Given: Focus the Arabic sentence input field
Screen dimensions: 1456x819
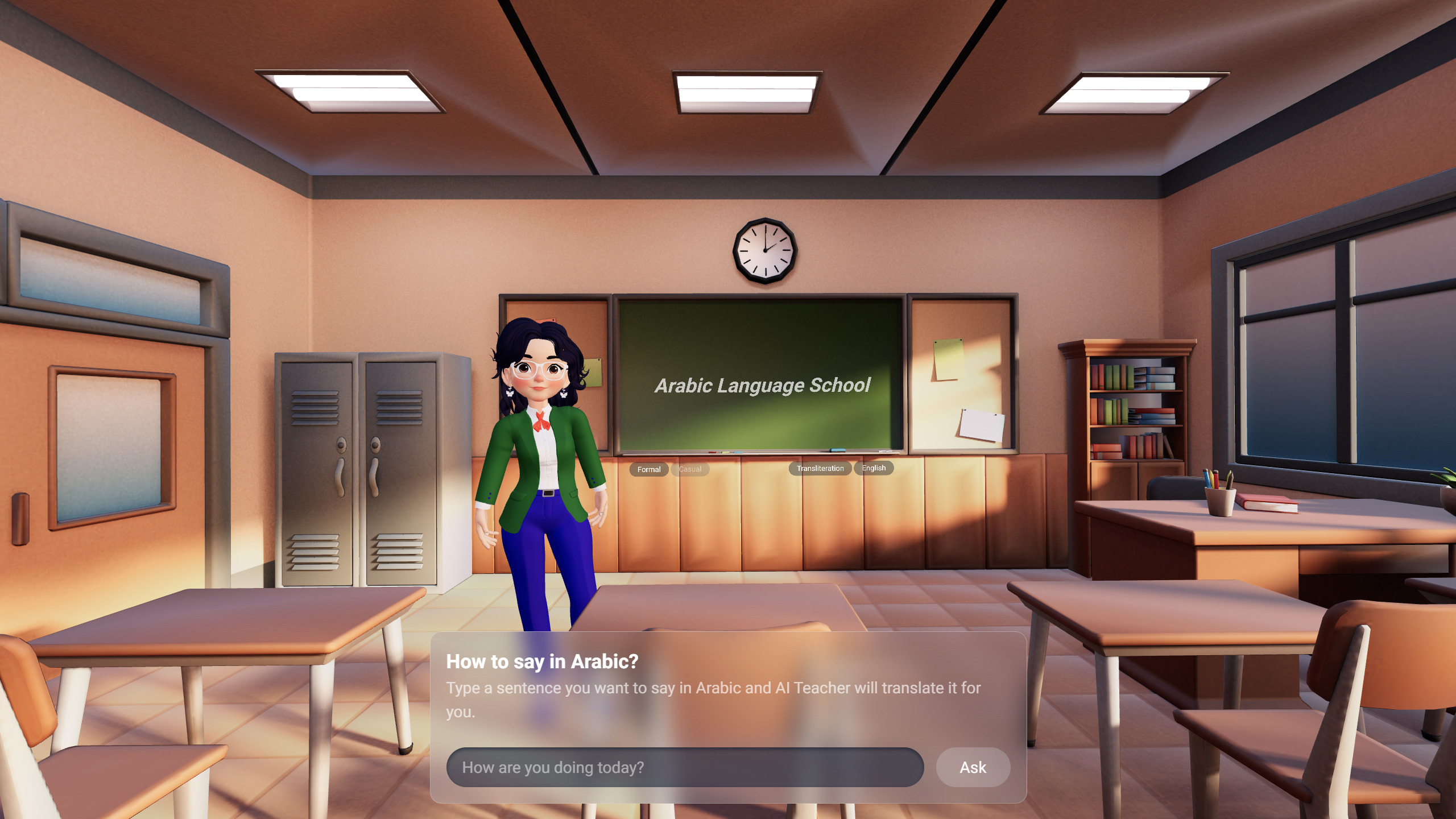Looking at the screenshot, I should [685, 767].
